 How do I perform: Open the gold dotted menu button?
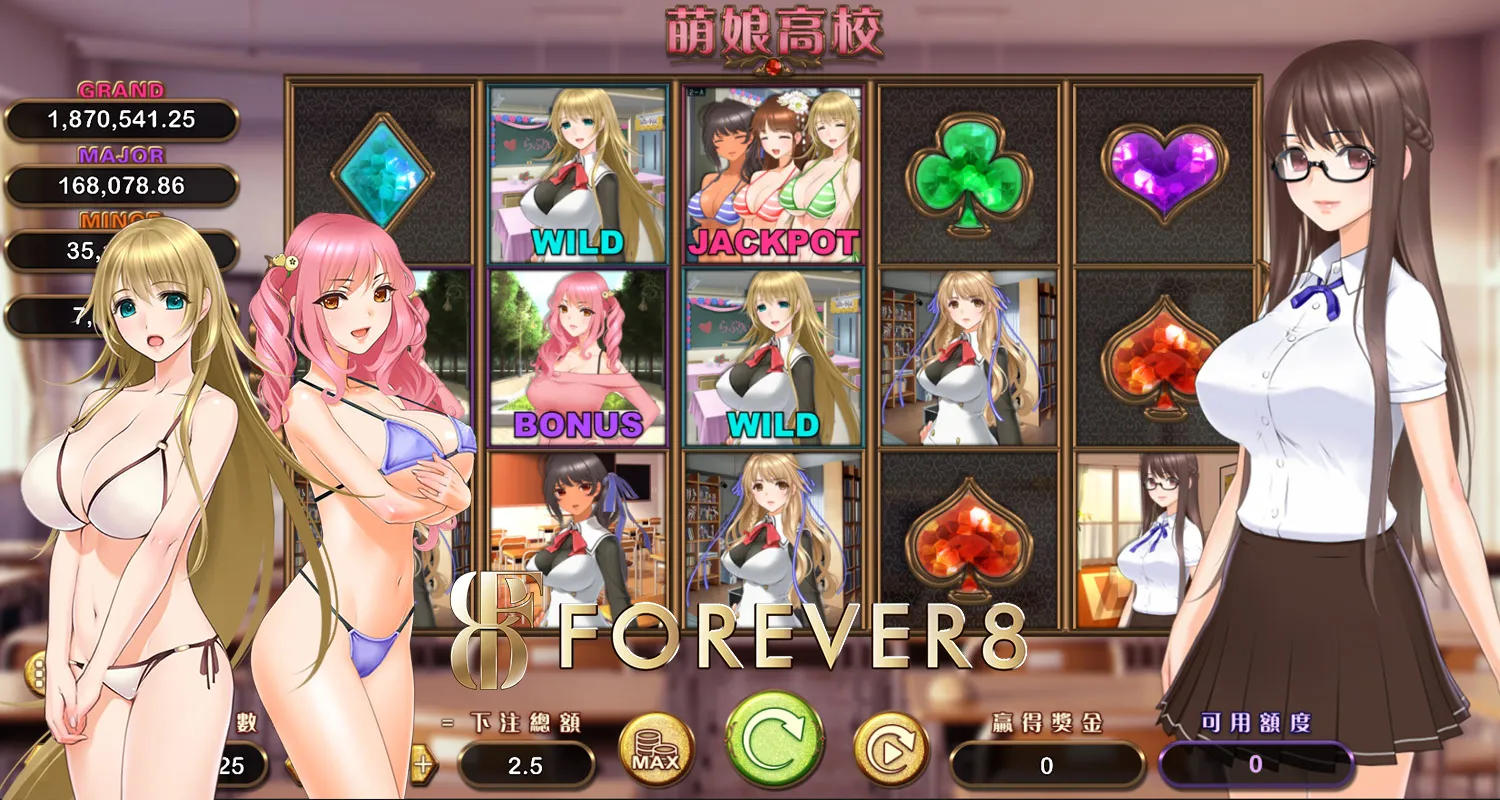tap(39, 673)
